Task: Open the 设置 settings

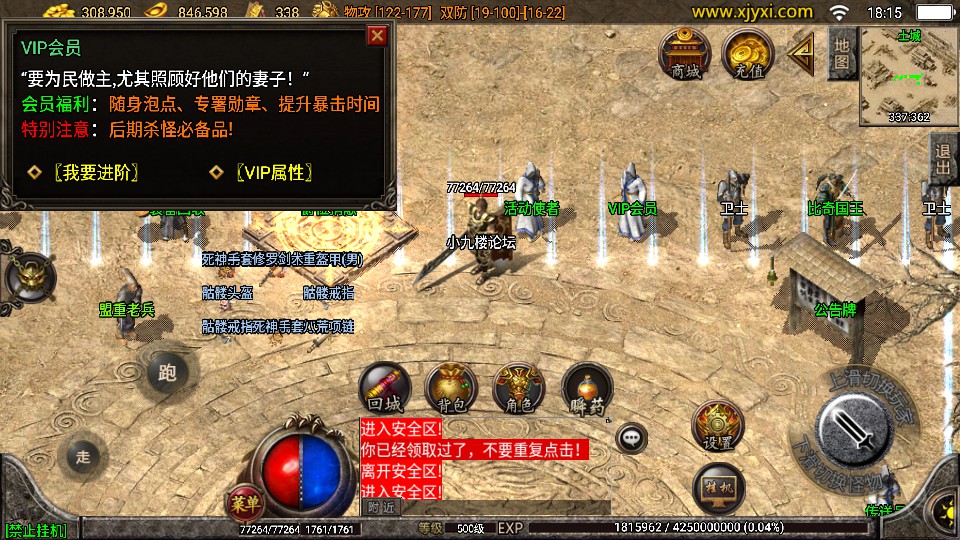Action: (718, 427)
